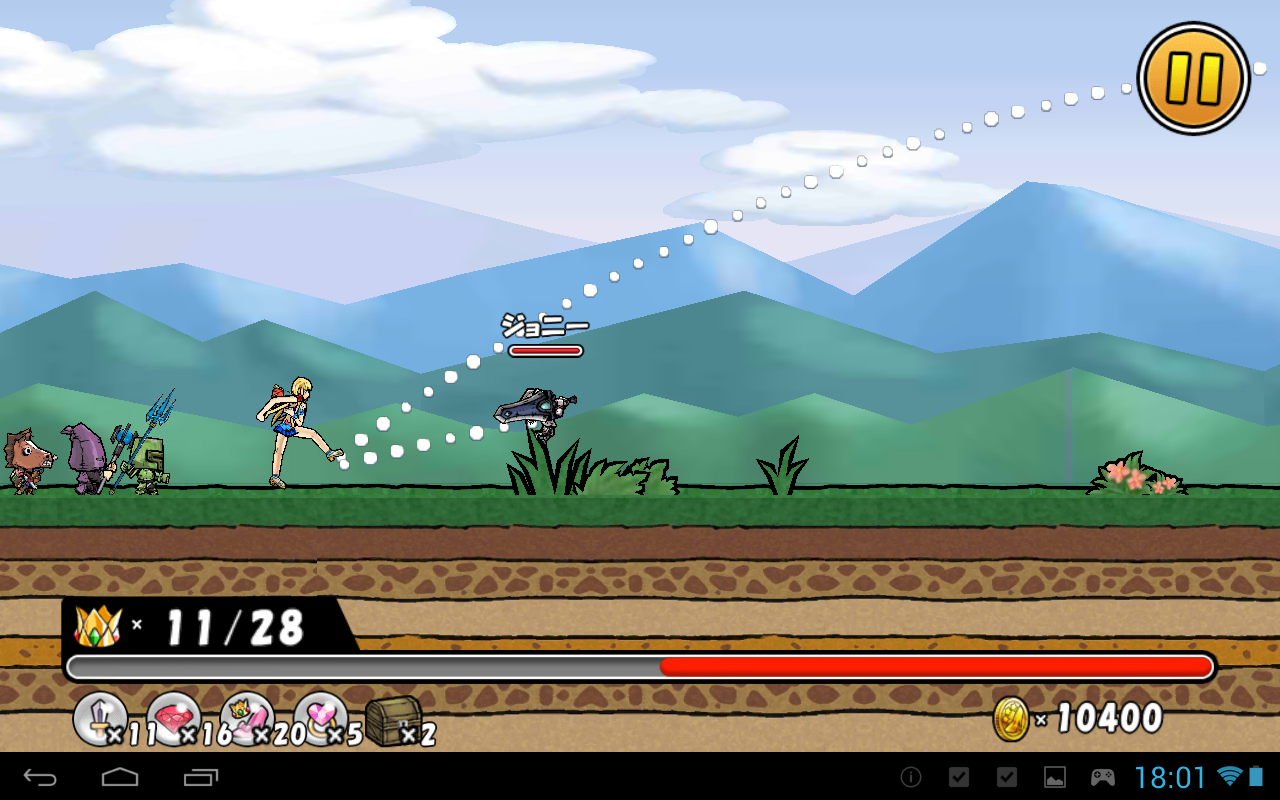Go to the Android home screen

(x=120, y=777)
